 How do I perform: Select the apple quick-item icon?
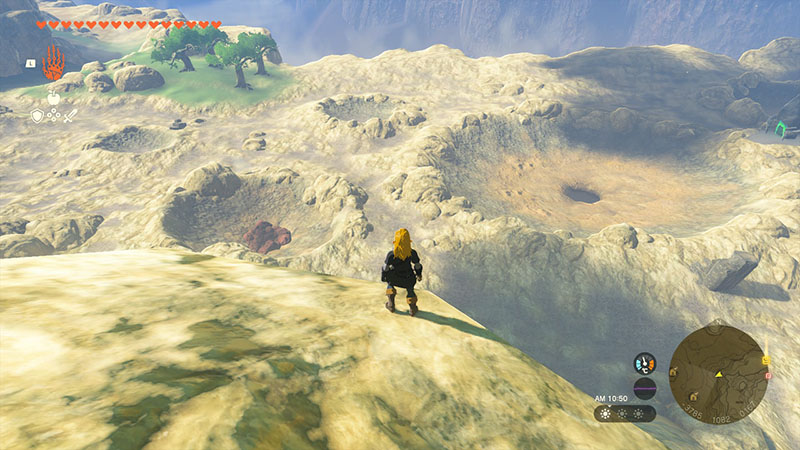tap(53, 99)
